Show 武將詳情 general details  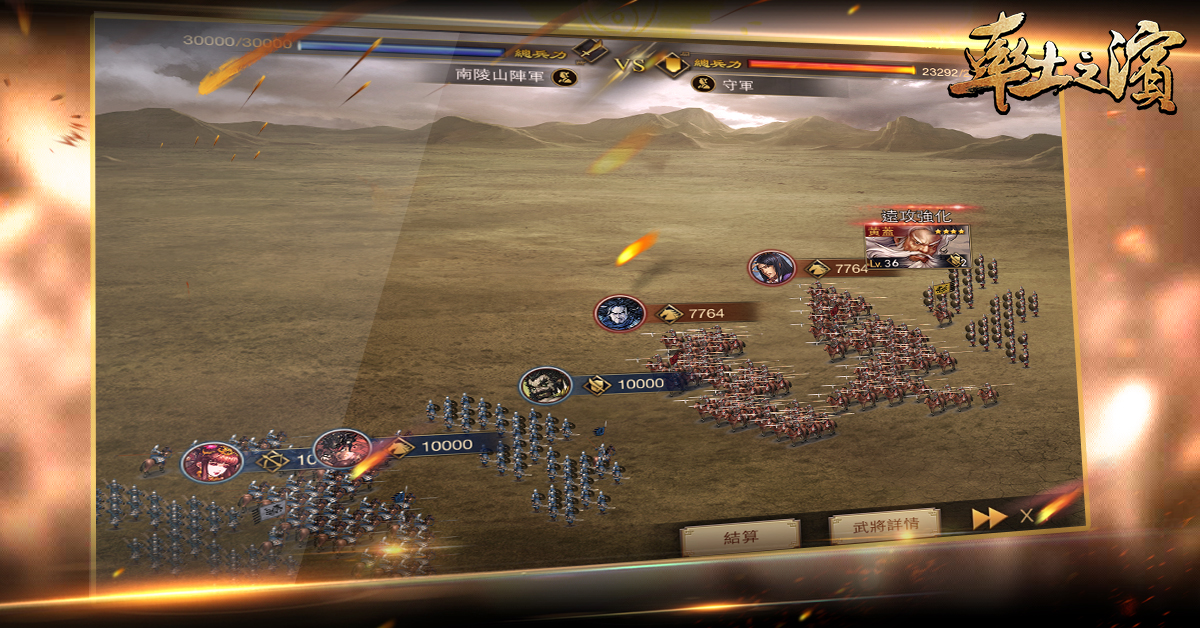coord(884,523)
